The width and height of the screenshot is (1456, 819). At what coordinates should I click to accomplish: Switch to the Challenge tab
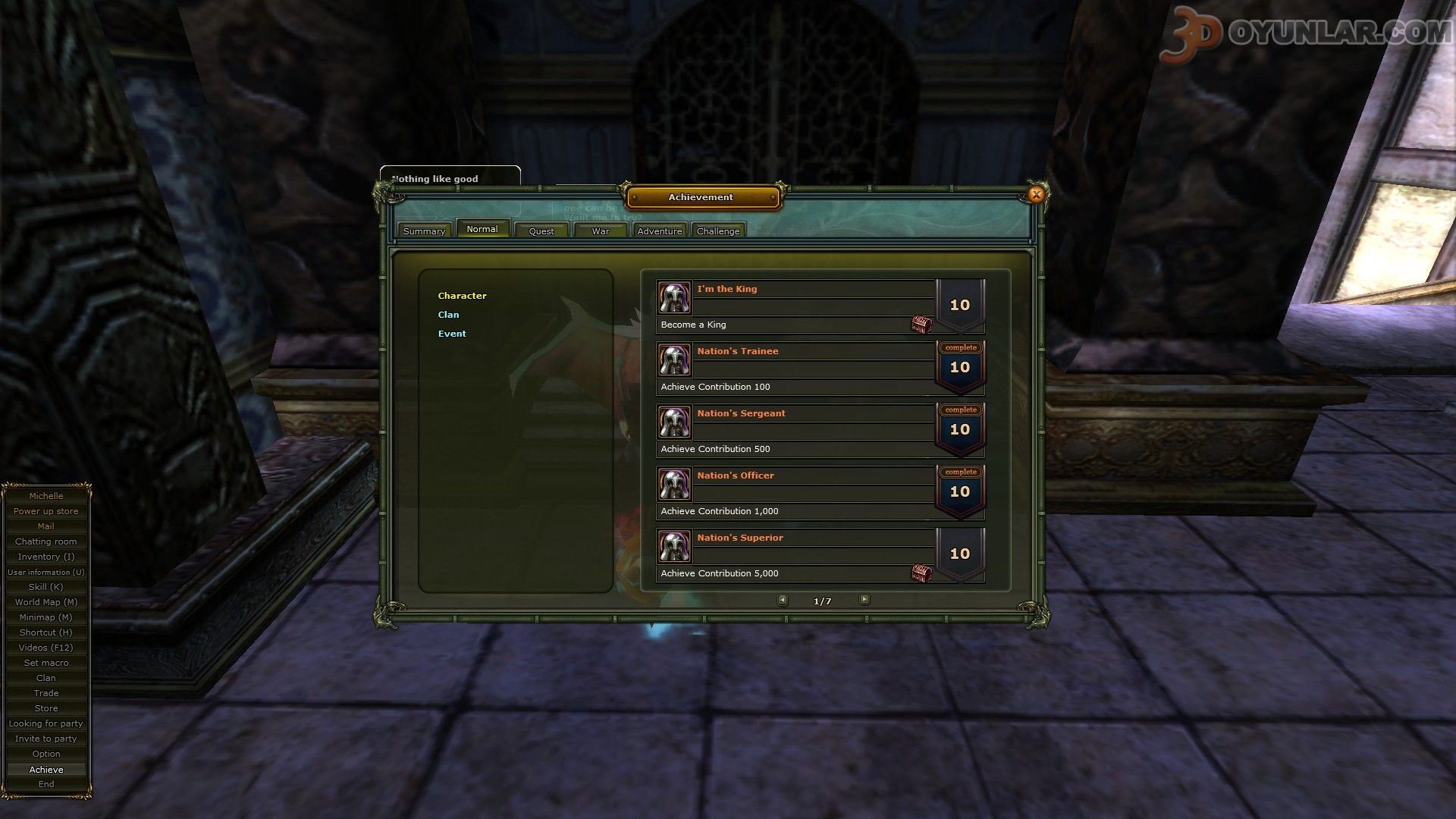717,231
